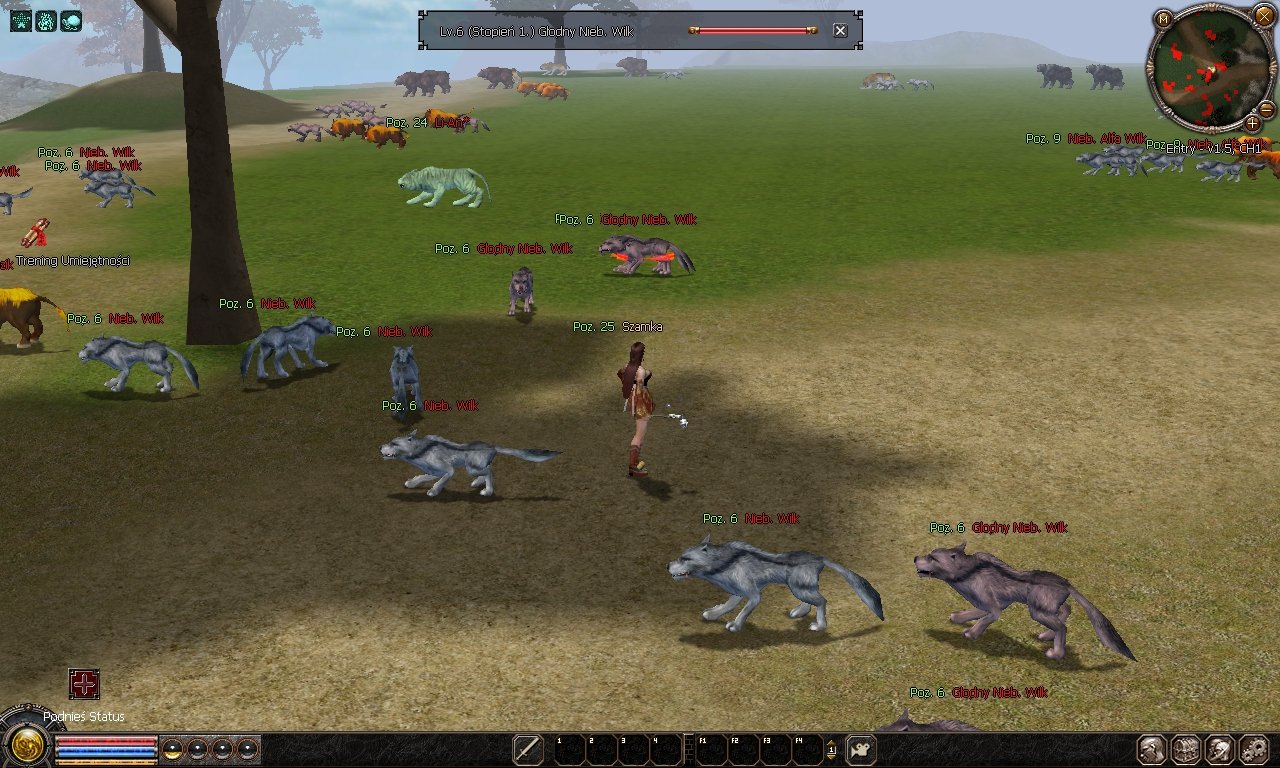Click the first buff icon in top-left corner
The height and width of the screenshot is (768, 1280).
pyautogui.click(x=21, y=20)
